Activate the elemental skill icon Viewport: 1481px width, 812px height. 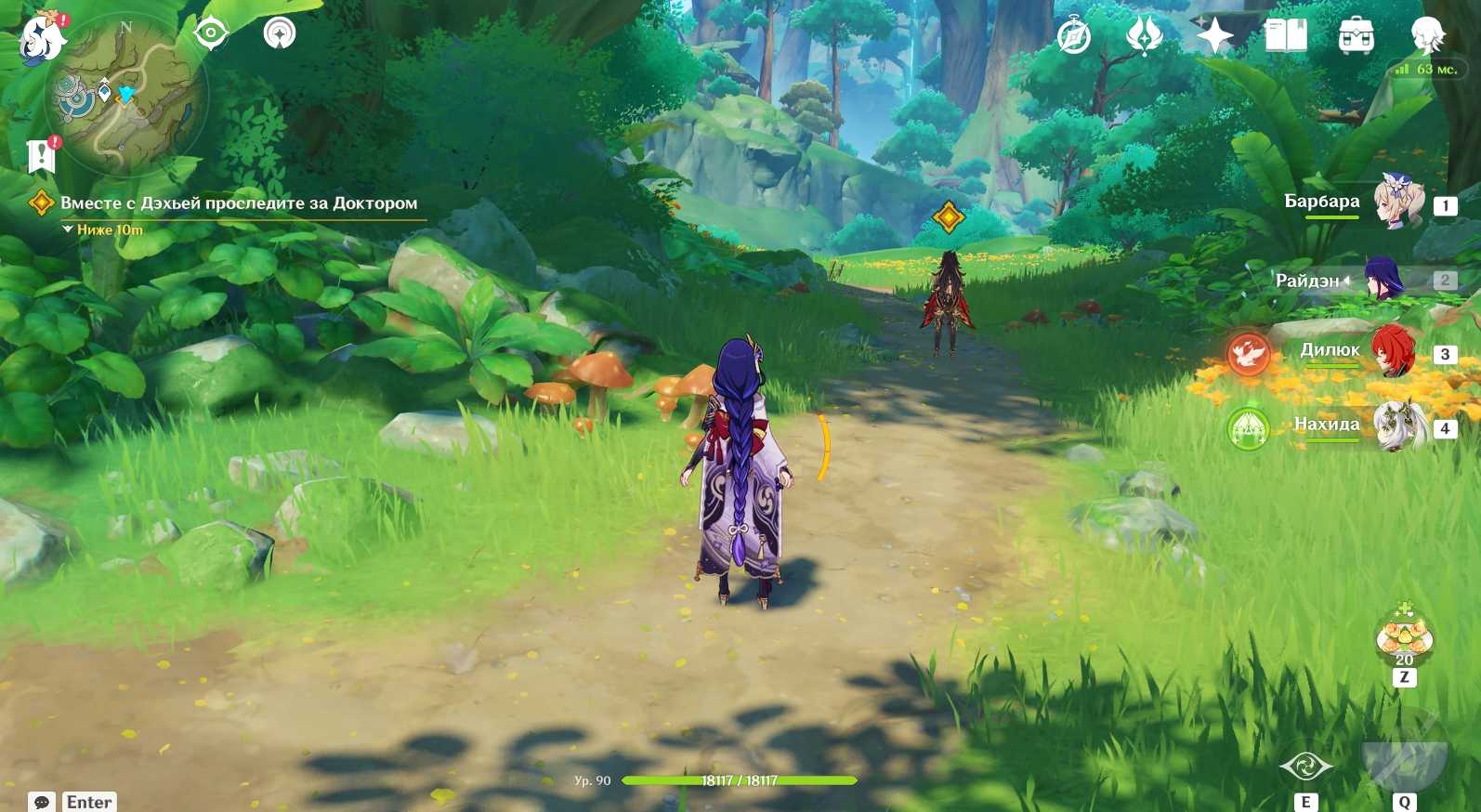click(x=1305, y=767)
